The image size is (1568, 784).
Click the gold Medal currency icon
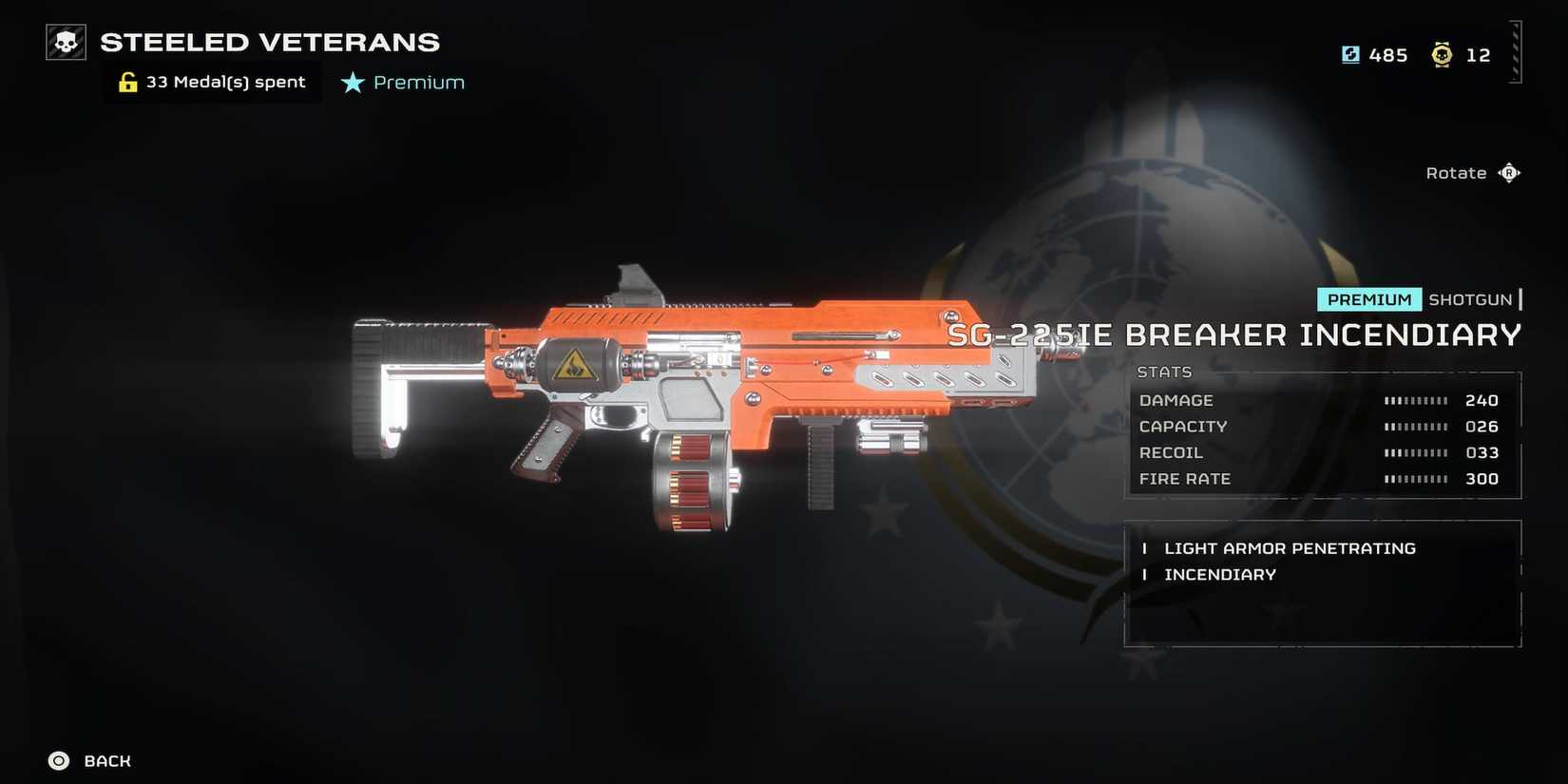coord(1444,54)
